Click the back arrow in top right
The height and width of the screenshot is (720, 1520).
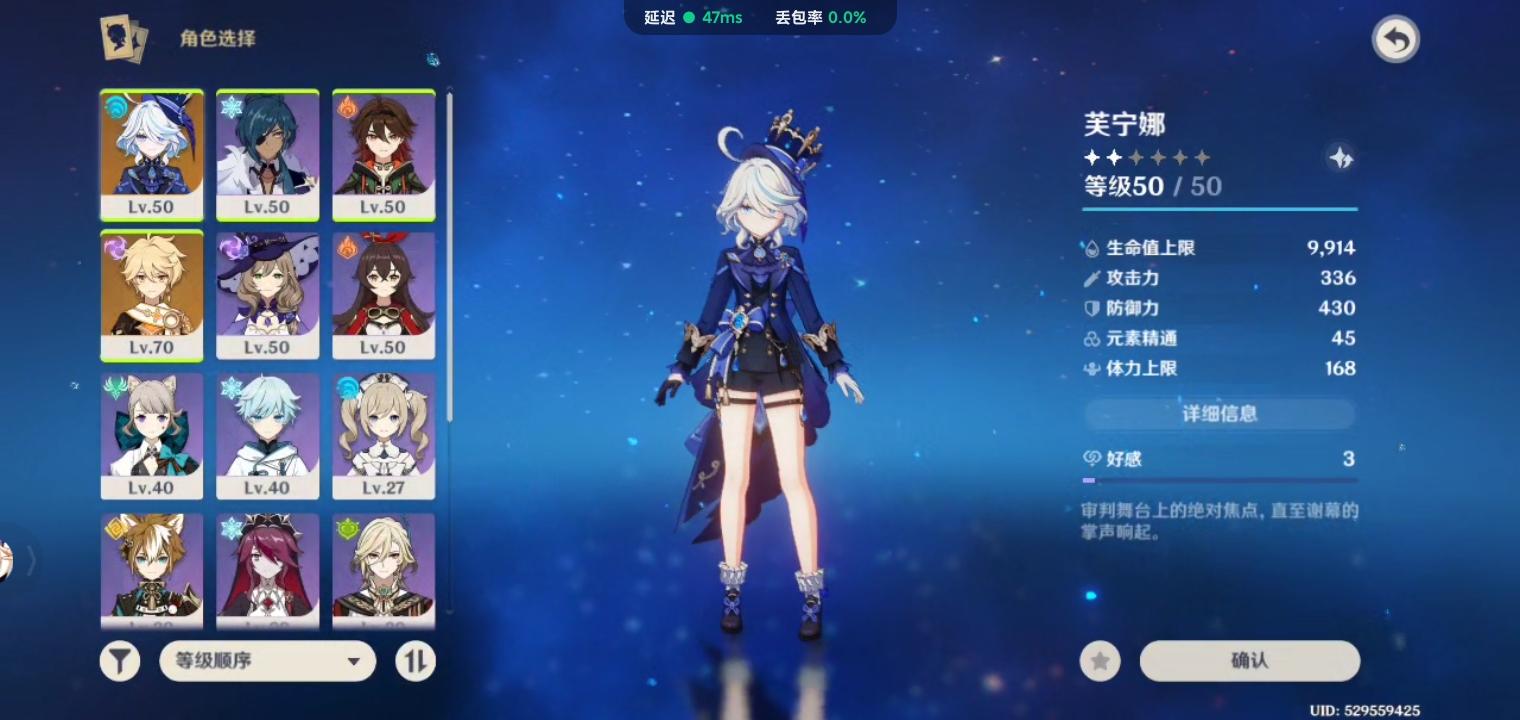click(x=1396, y=38)
